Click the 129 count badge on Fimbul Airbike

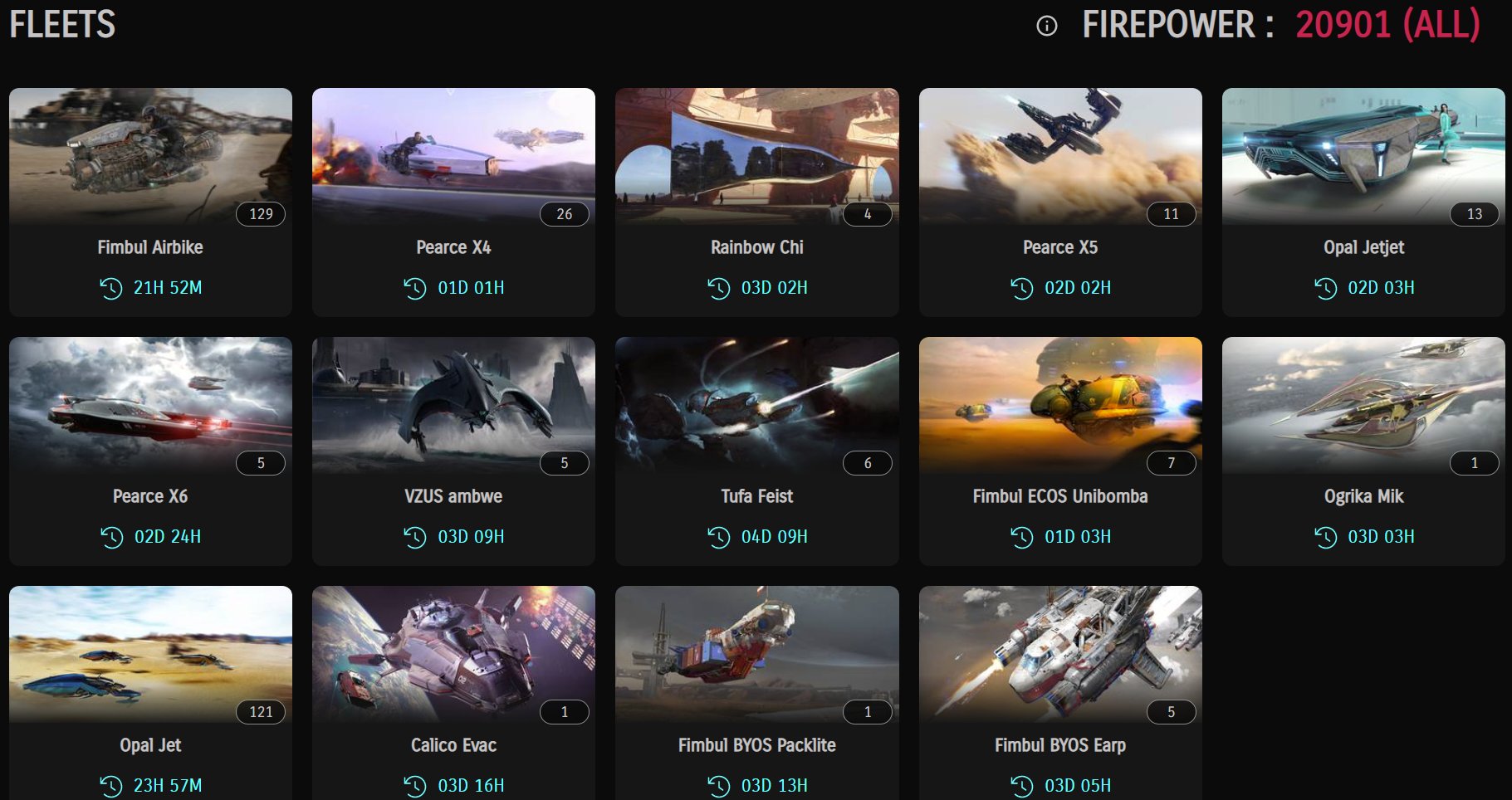point(262,213)
